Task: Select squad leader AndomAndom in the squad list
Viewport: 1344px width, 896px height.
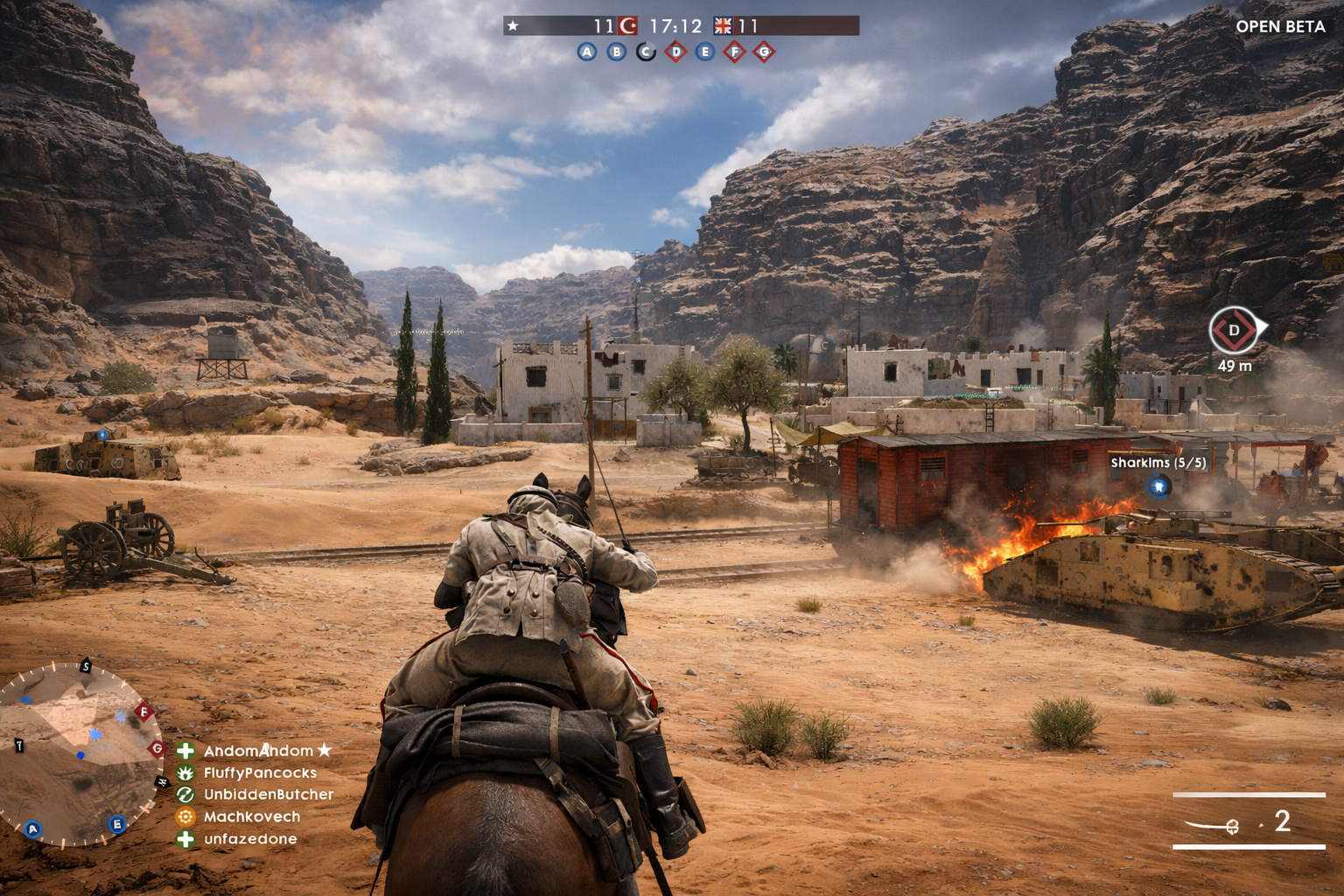Action: click(258, 751)
